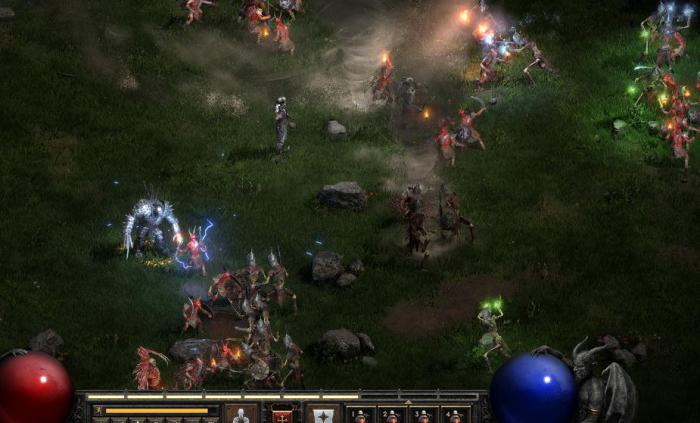Screen dimensions: 700x423
Task: Toggle run/walk beside the stamina bar
Action: pos(99,410)
